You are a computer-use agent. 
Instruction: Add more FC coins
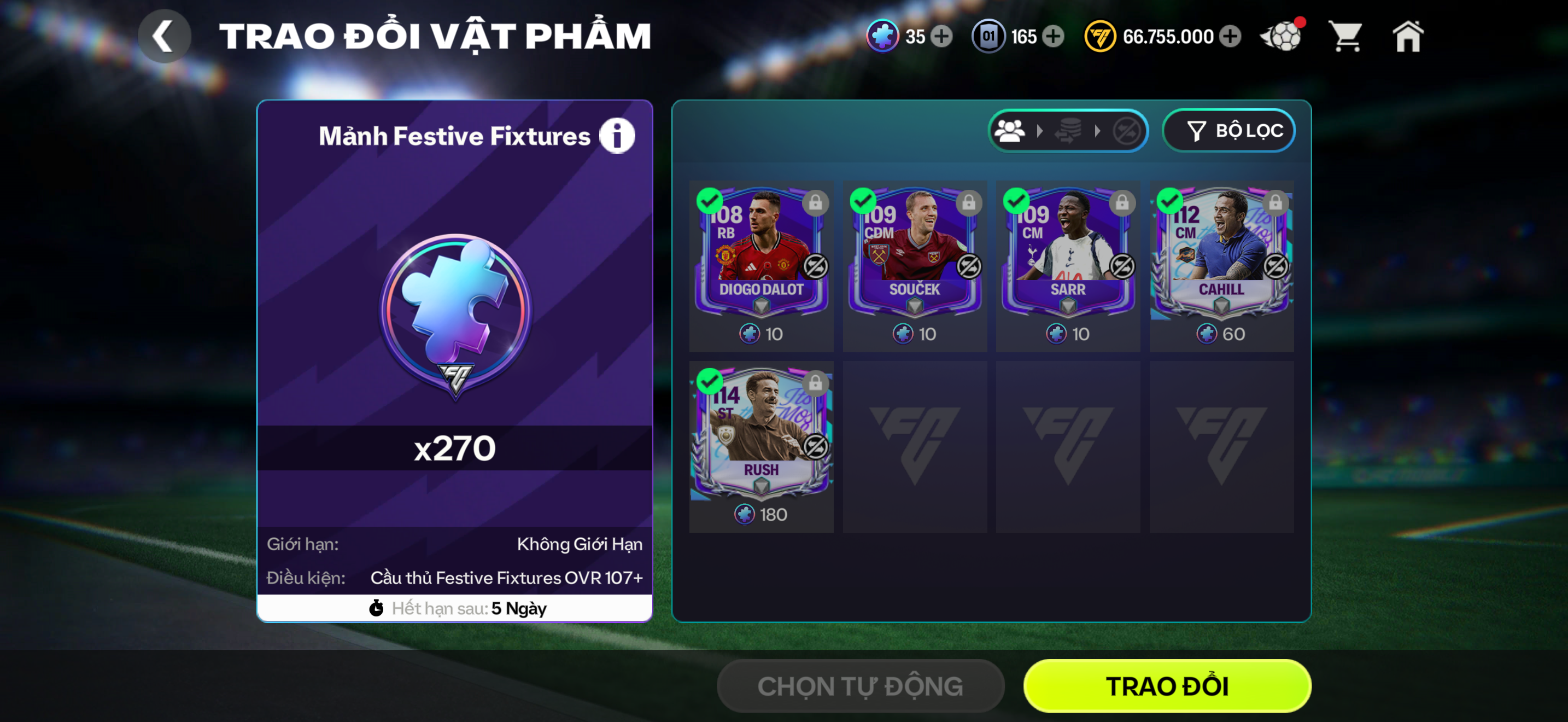coord(1230,37)
